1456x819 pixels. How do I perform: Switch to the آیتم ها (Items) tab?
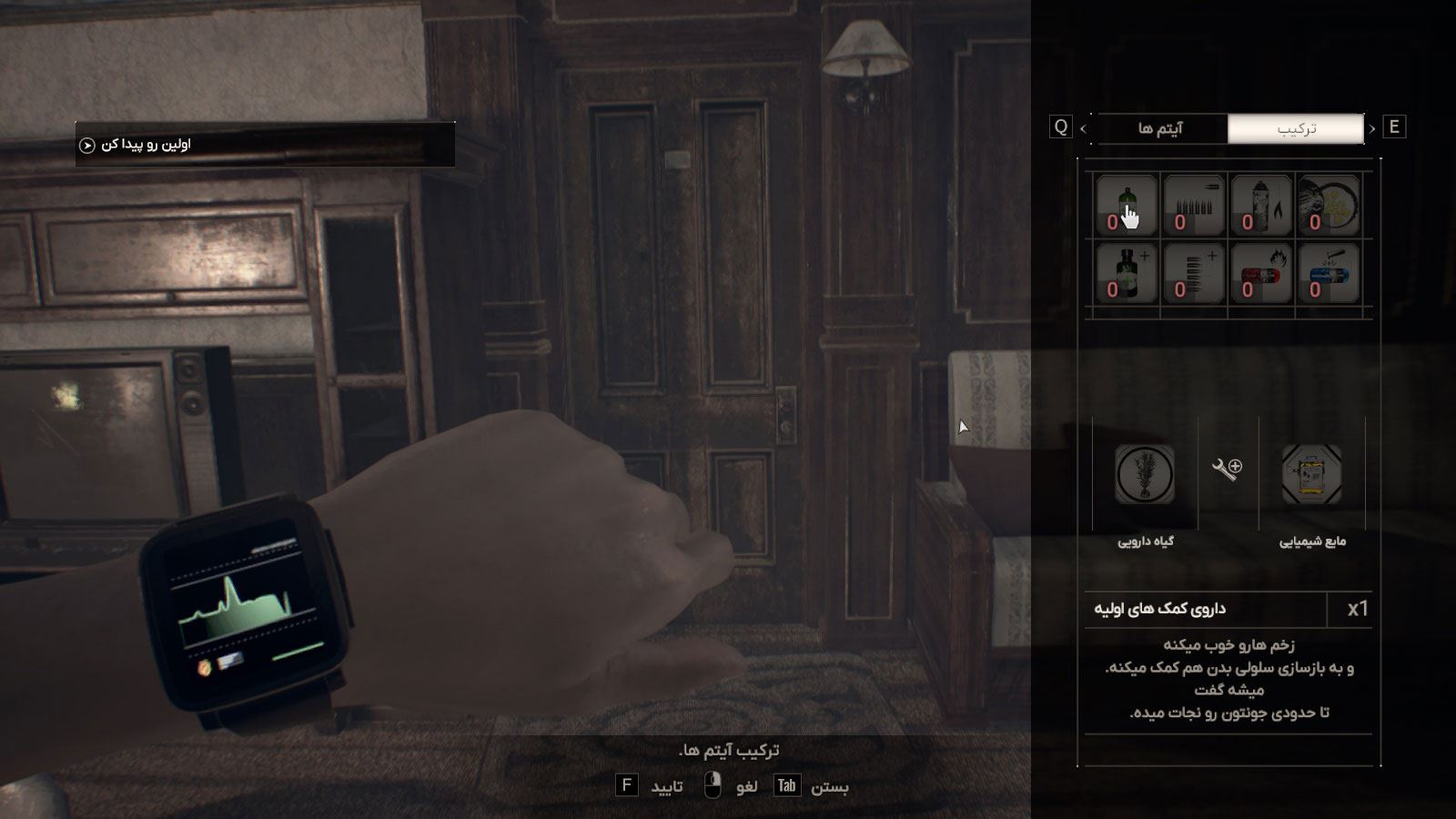(x=1160, y=128)
